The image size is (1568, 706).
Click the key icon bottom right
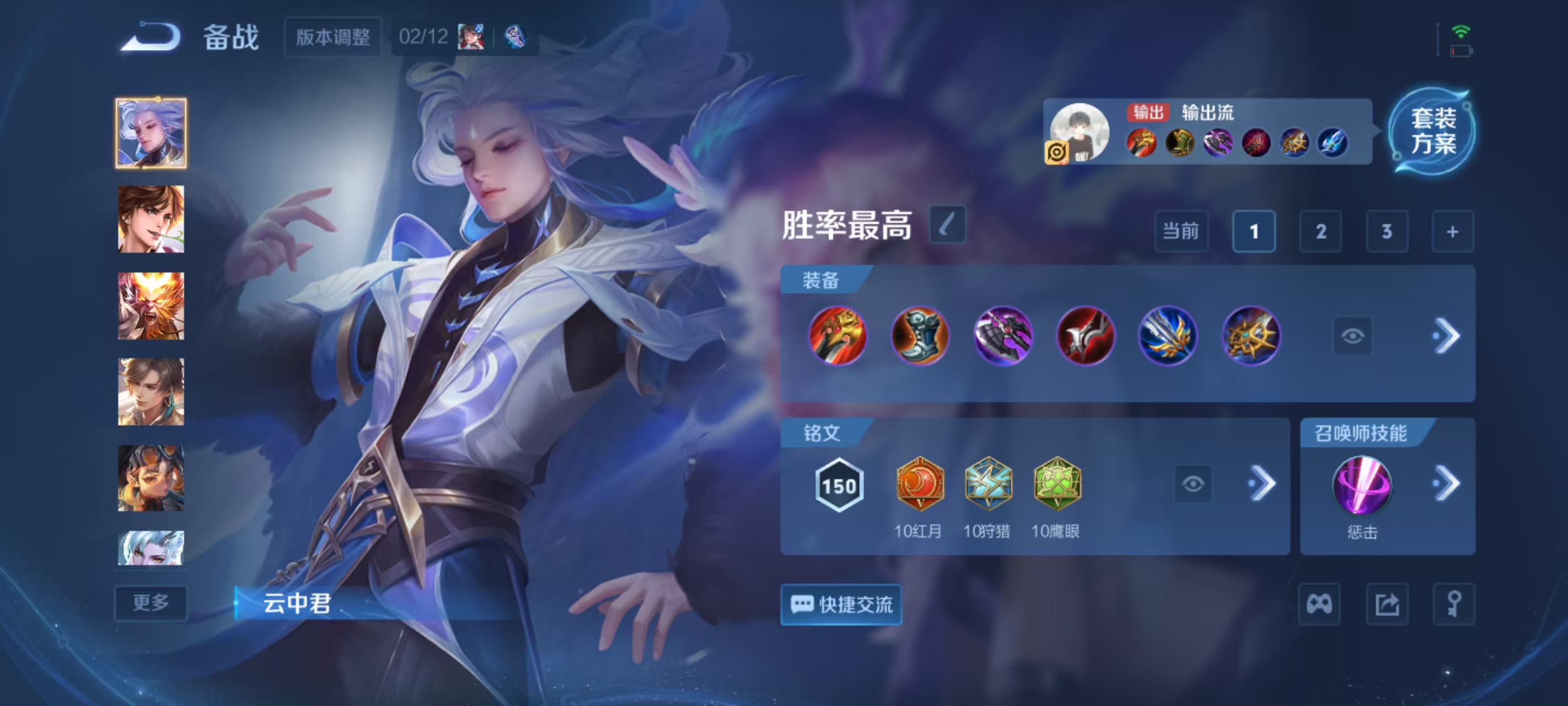pyautogui.click(x=1455, y=605)
